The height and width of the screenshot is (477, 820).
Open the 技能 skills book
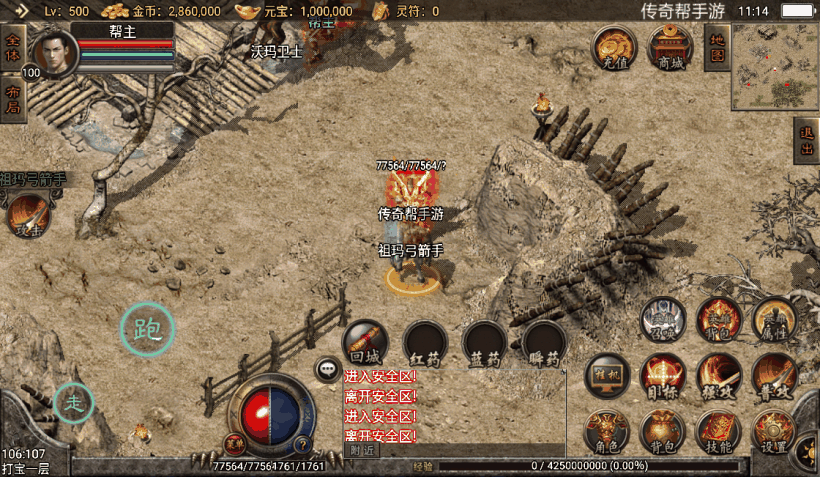(x=719, y=431)
